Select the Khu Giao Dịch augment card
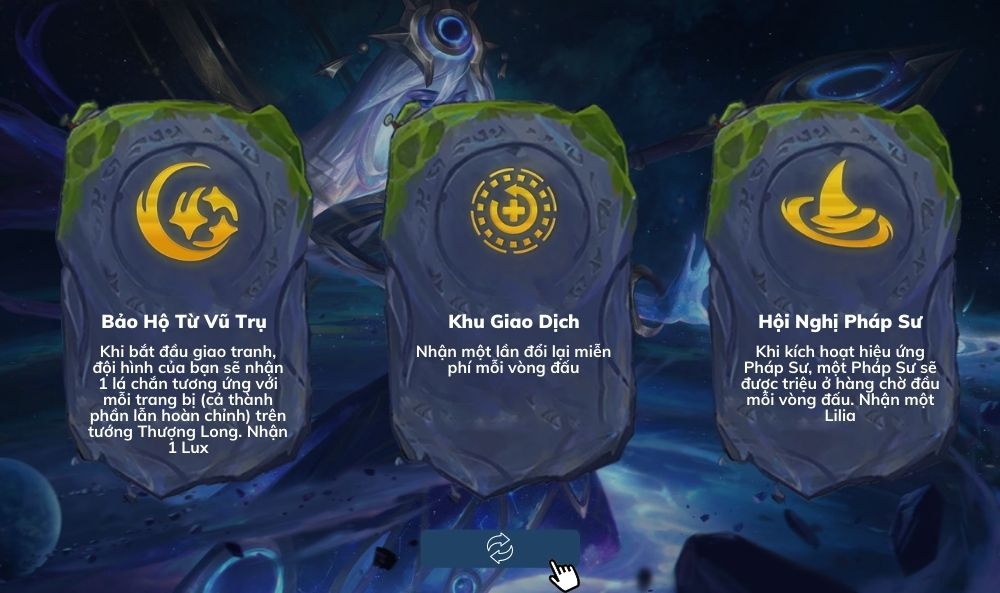This screenshot has height=593, width=1000. coord(513,300)
